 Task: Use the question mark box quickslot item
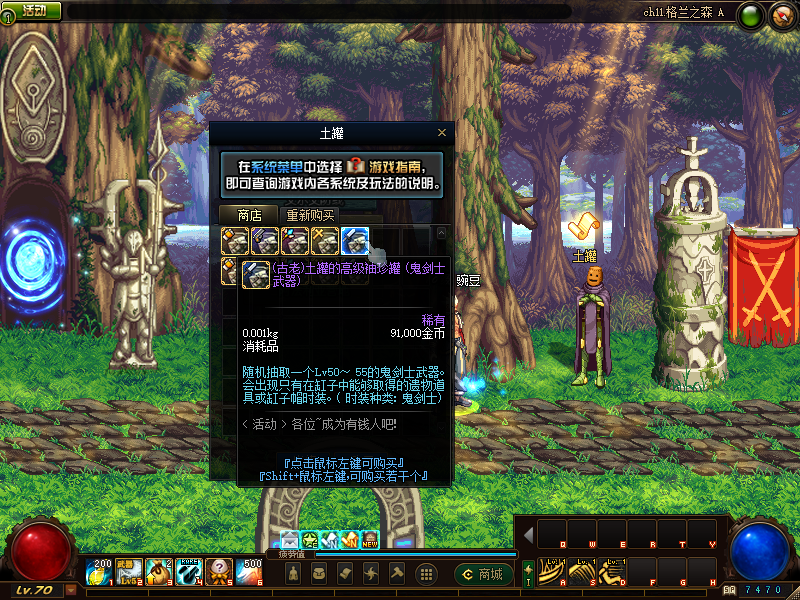pyautogui.click(x=221, y=571)
